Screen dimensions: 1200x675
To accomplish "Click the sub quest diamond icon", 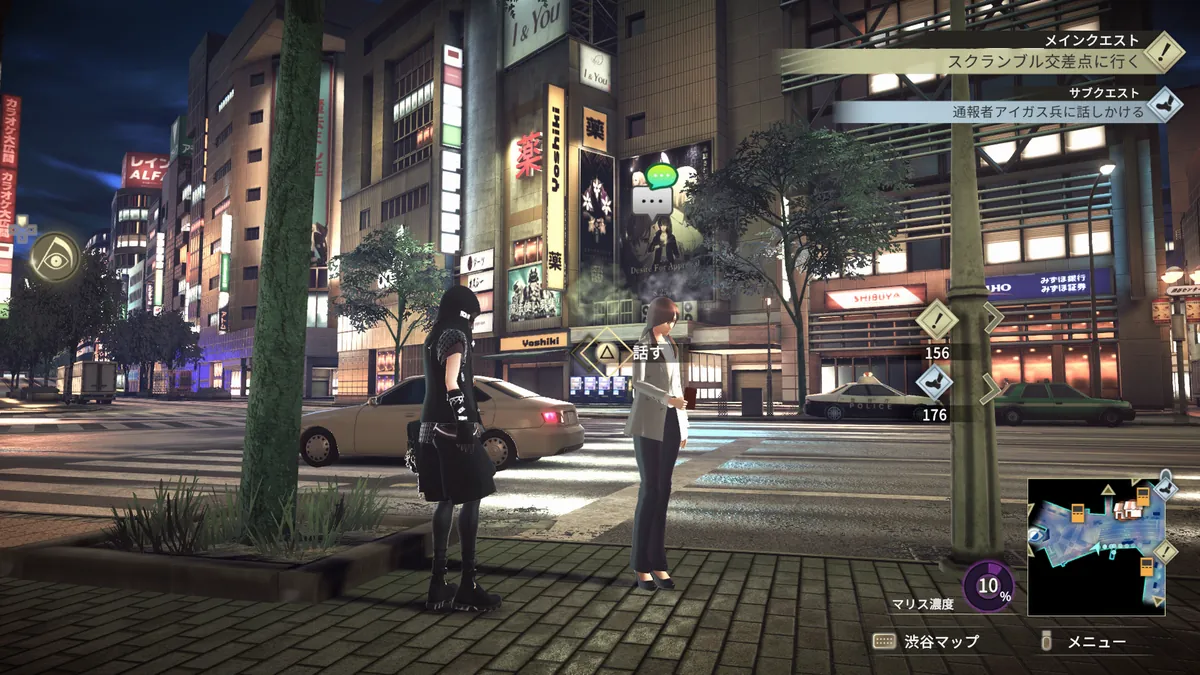I will pos(1163,104).
